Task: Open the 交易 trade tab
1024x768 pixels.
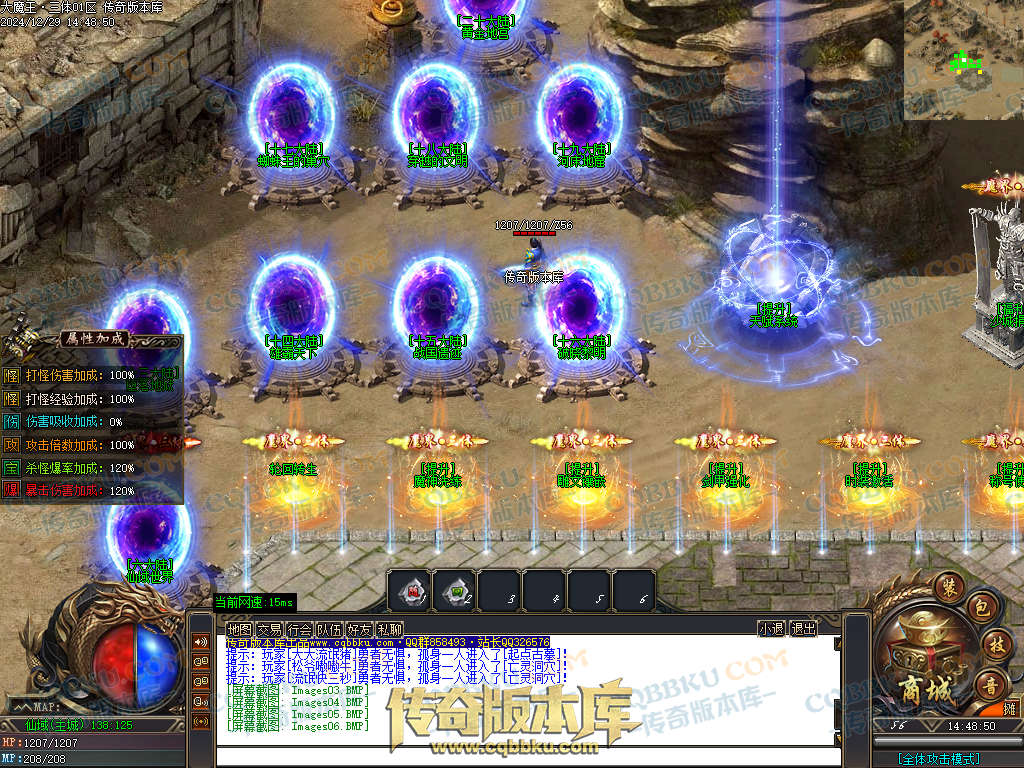Action: [269, 629]
